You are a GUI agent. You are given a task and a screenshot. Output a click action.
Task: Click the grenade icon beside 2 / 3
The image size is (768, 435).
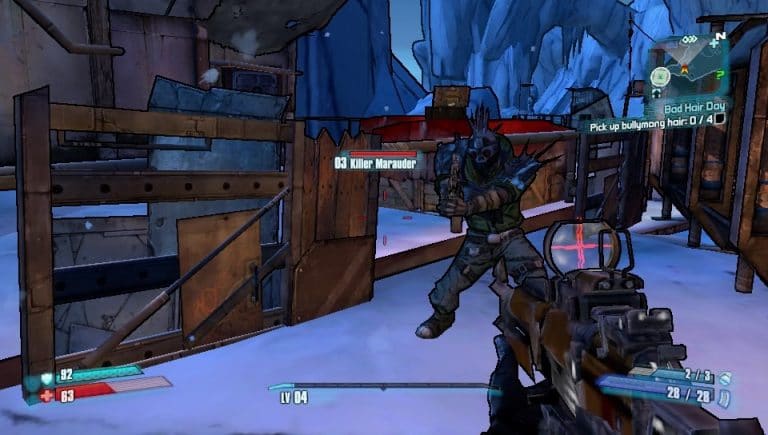coord(725,377)
